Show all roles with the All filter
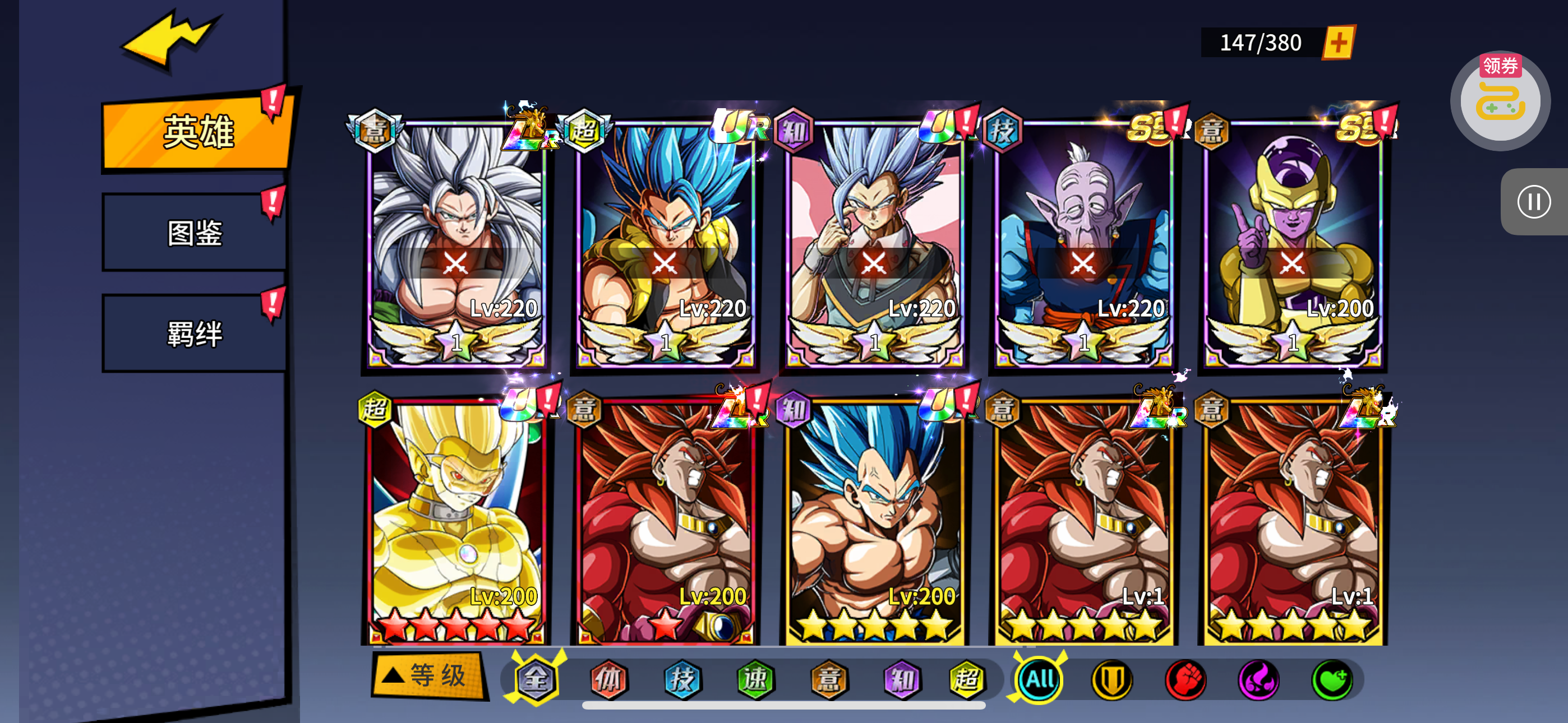 point(1039,679)
